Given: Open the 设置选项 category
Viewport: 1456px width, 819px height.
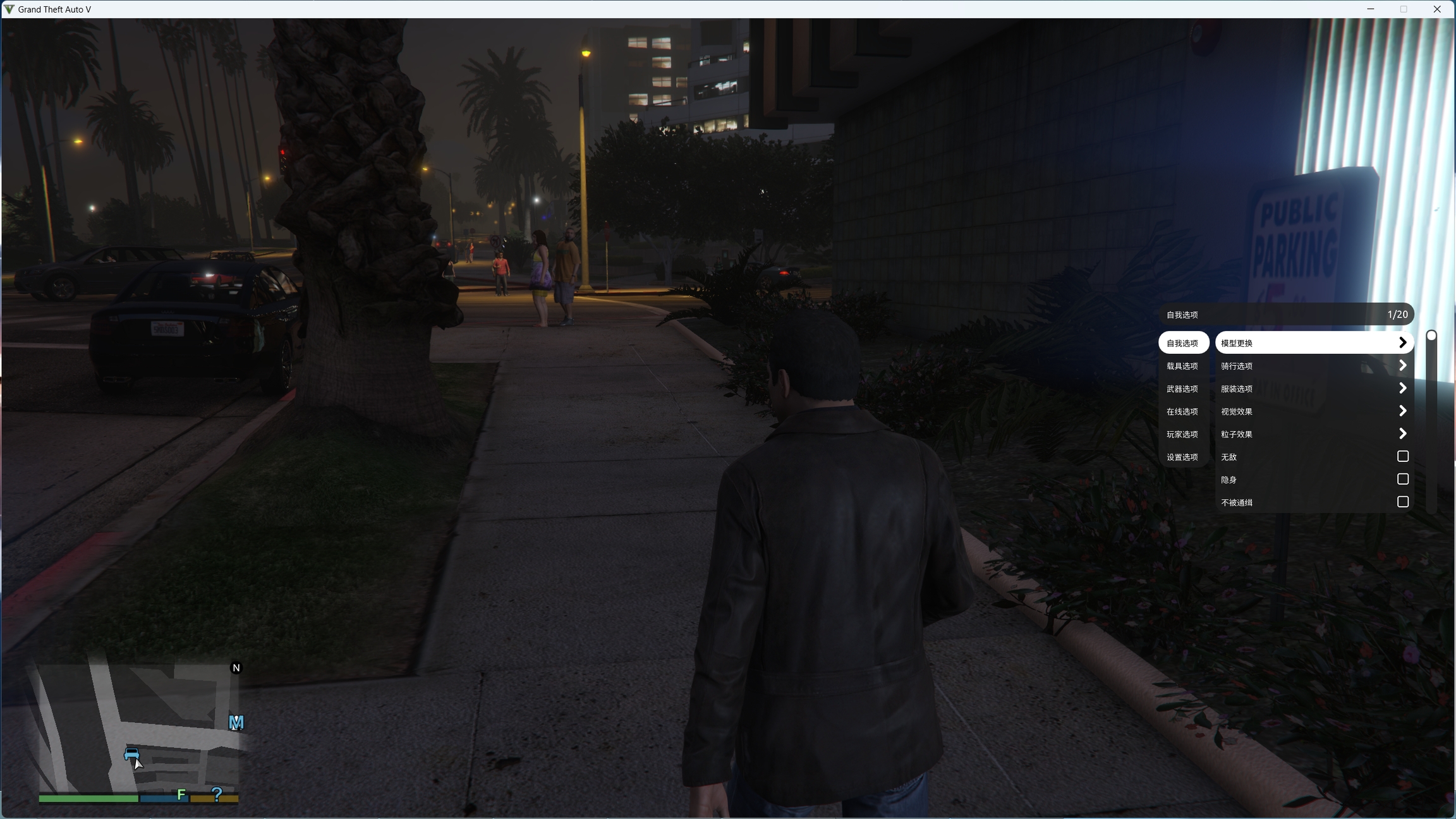Looking at the screenshot, I should point(1182,457).
